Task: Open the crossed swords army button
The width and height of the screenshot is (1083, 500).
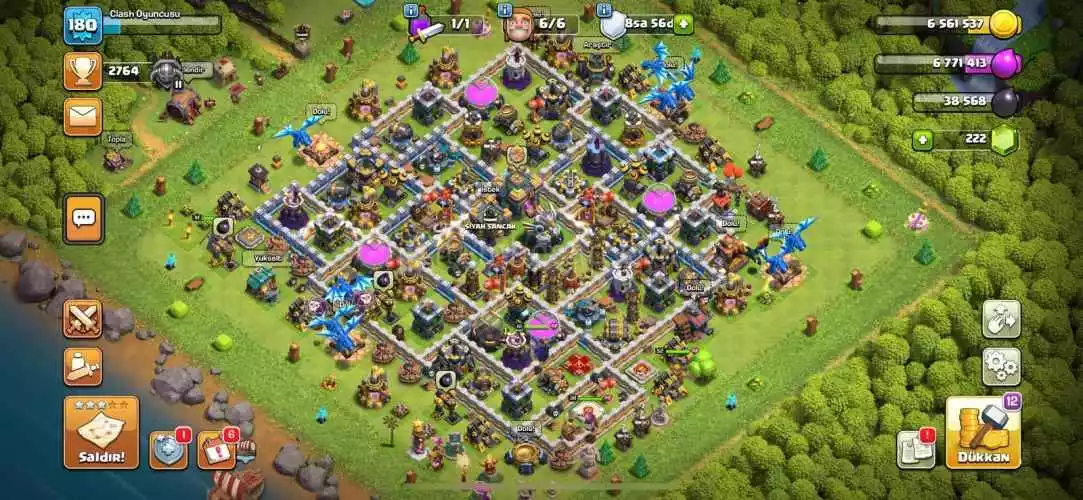Action: click(83, 319)
